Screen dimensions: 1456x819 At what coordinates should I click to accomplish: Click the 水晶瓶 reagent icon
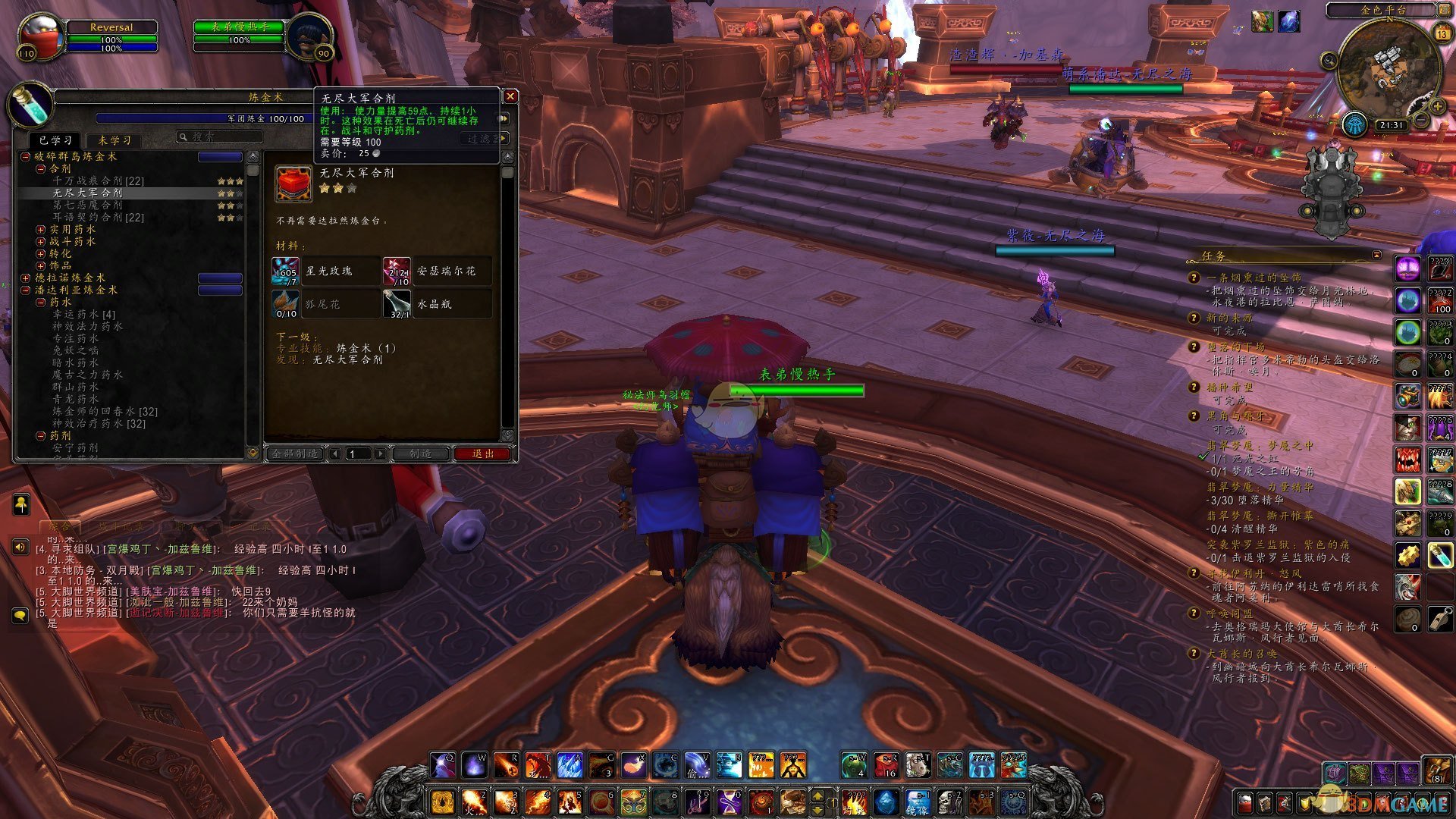[397, 304]
